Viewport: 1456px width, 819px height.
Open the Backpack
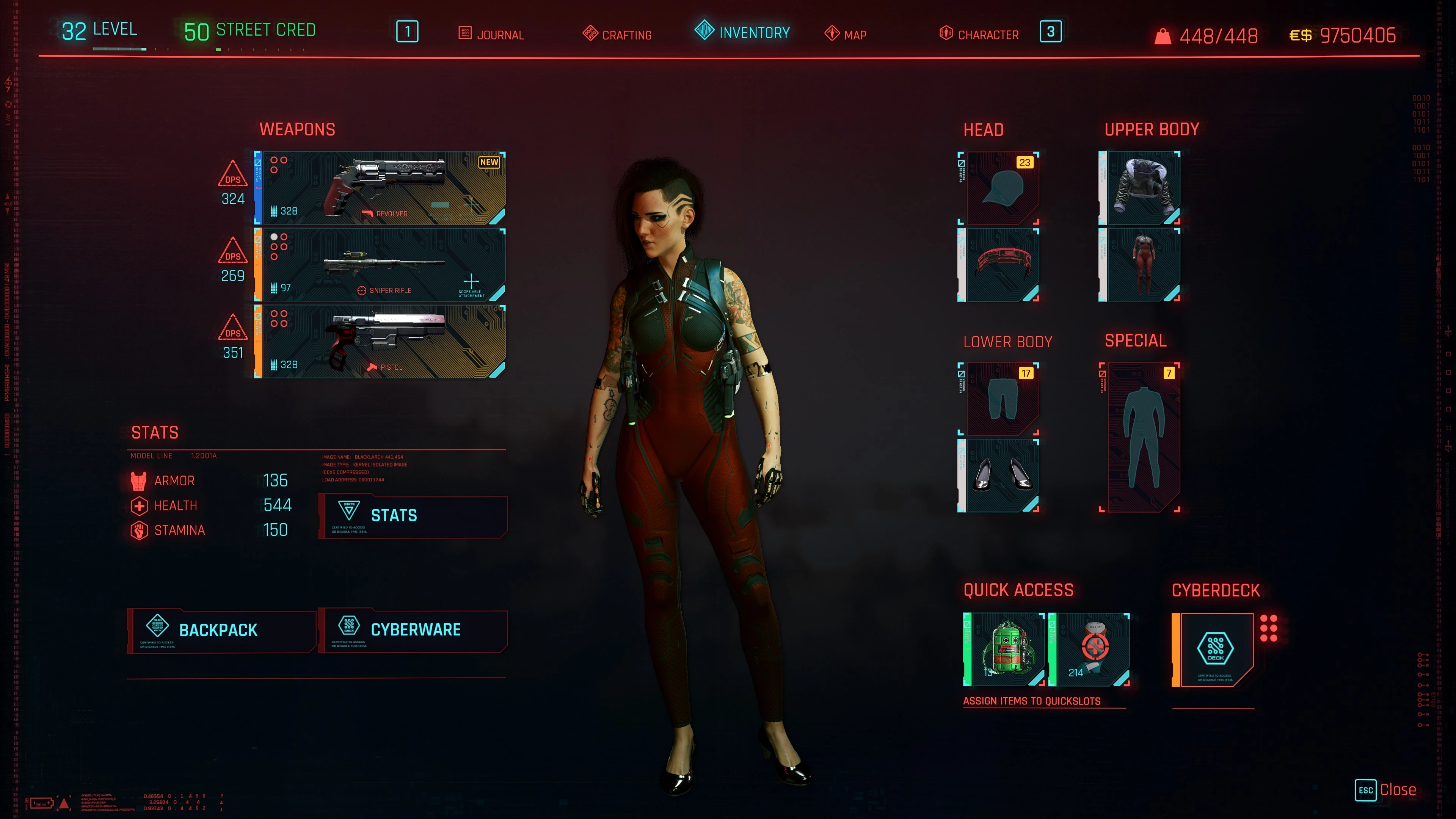pos(221,630)
